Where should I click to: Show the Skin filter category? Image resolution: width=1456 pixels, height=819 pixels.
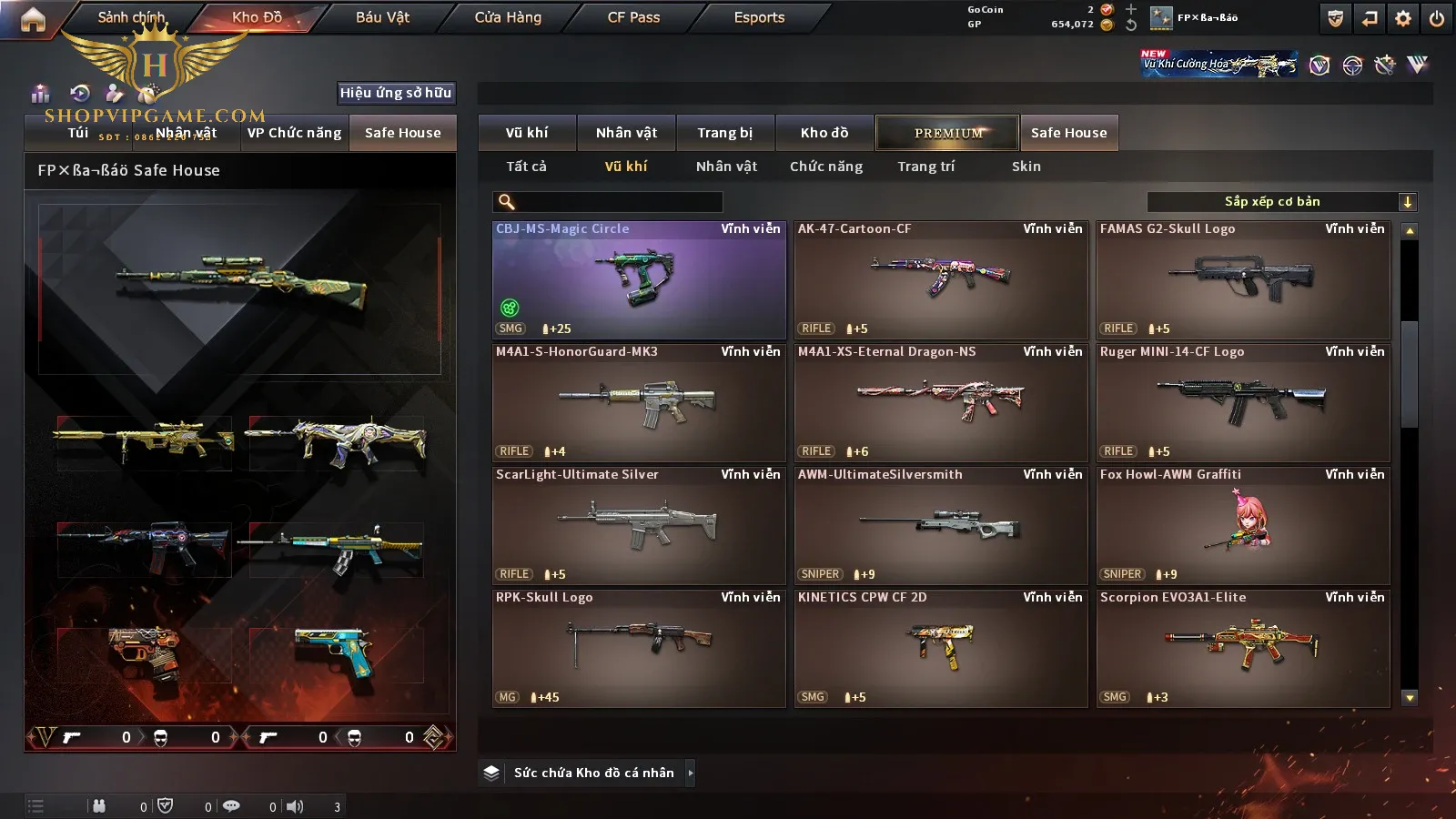pyautogui.click(x=1026, y=167)
